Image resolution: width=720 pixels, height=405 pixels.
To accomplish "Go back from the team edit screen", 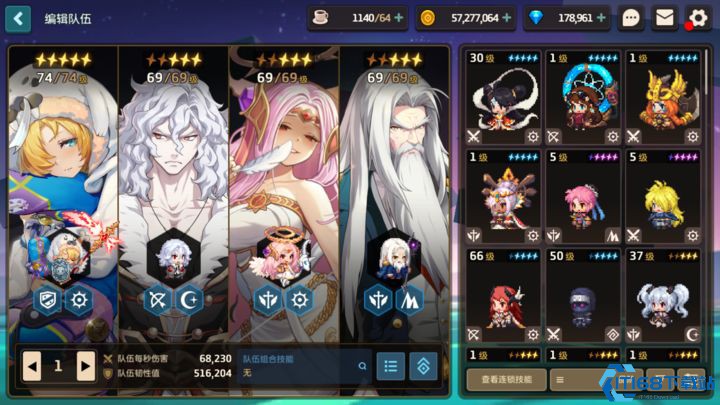I will (x=21, y=18).
